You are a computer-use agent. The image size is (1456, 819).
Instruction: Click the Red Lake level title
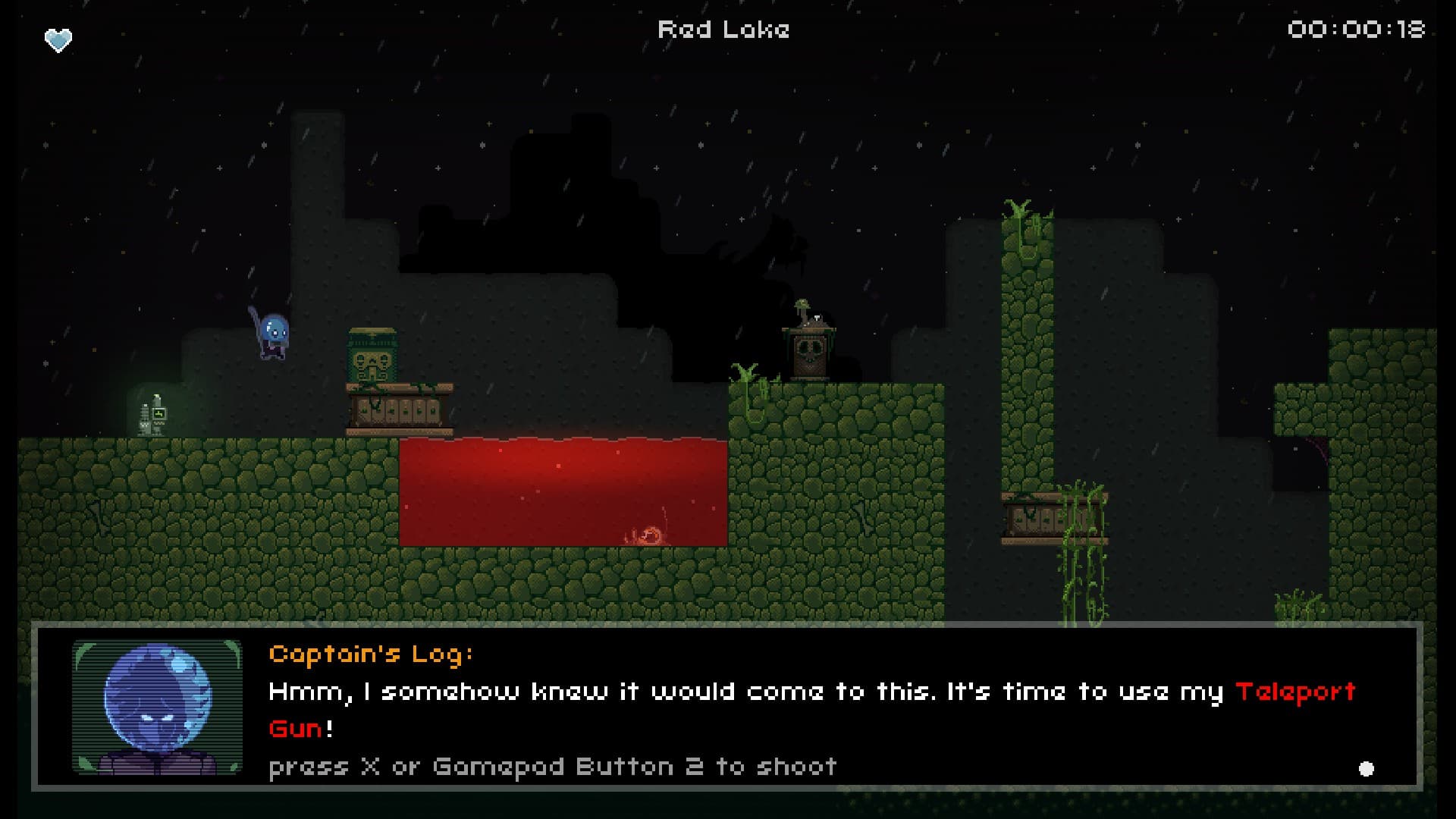(723, 30)
